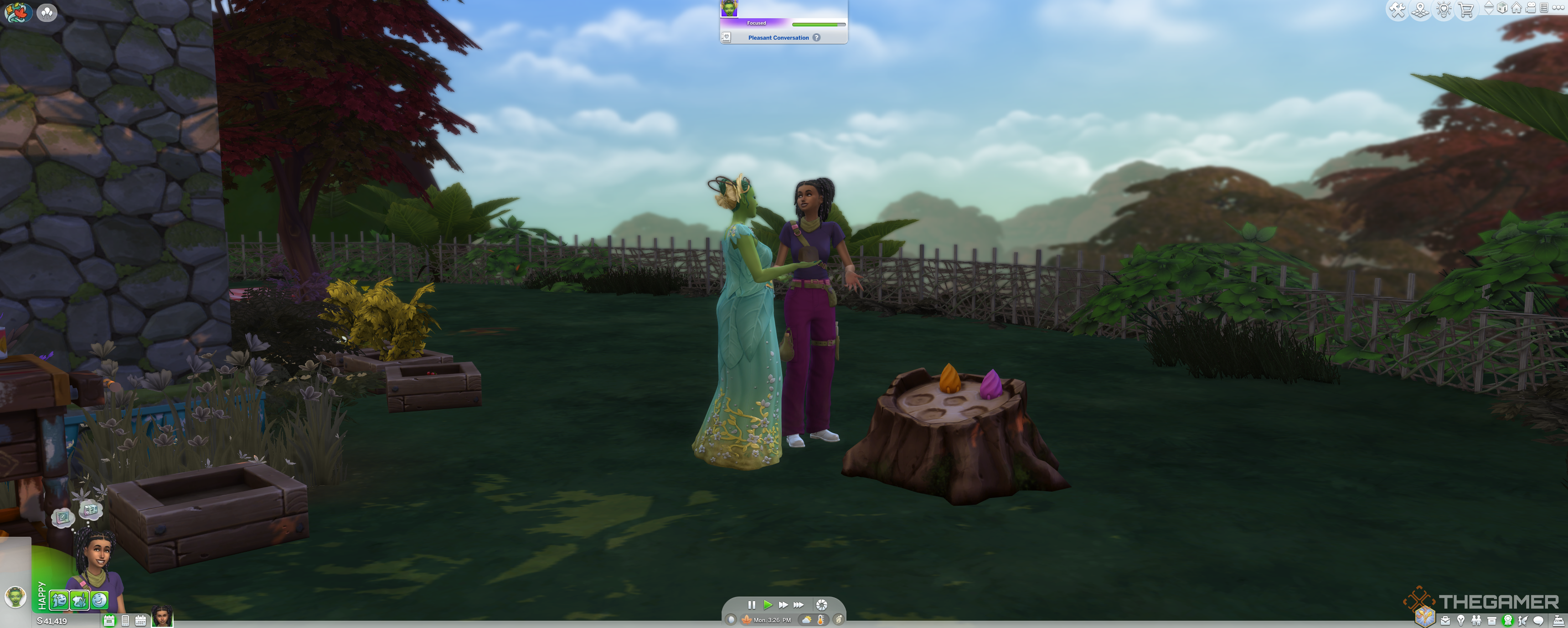This screenshot has height=628, width=1568.
Task: Open the phone from the bottom bar
Action: tap(125, 621)
